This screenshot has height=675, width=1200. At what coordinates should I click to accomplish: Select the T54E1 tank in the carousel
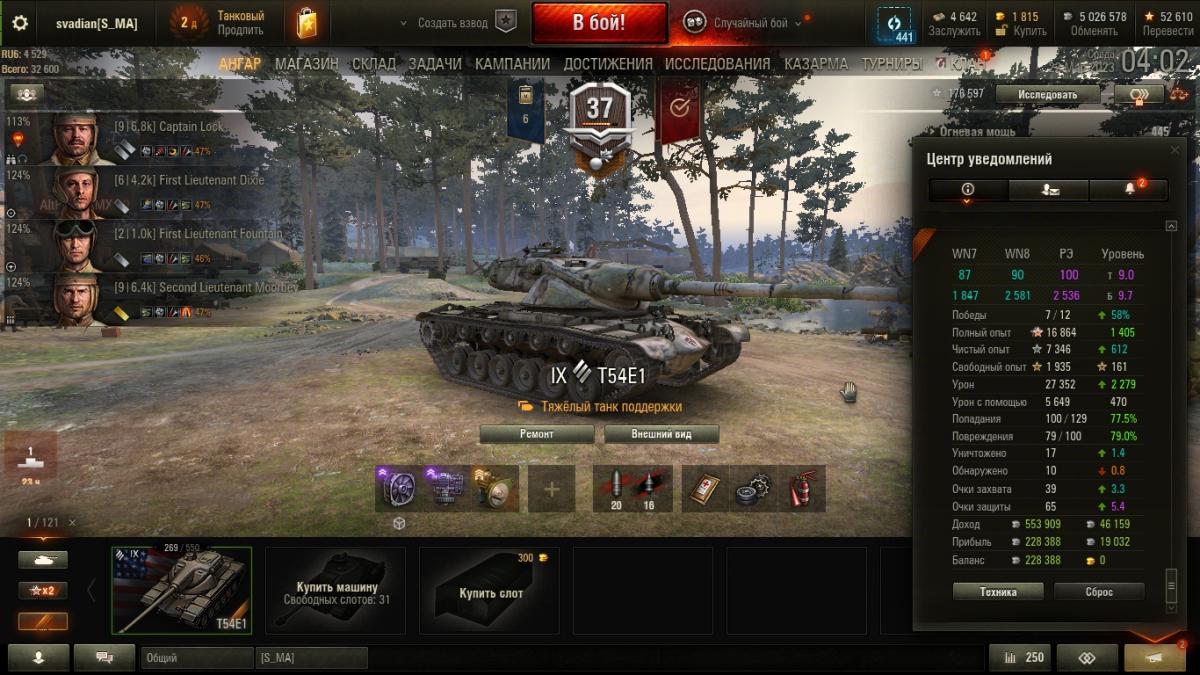pos(182,590)
